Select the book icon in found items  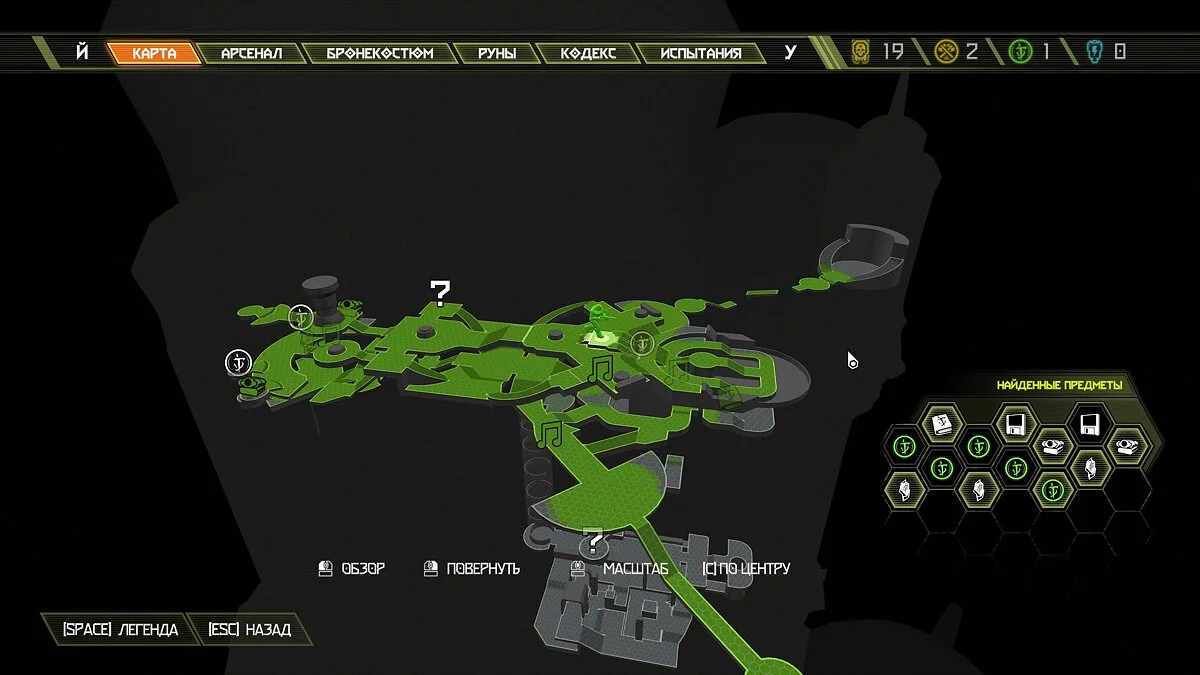pos(941,425)
